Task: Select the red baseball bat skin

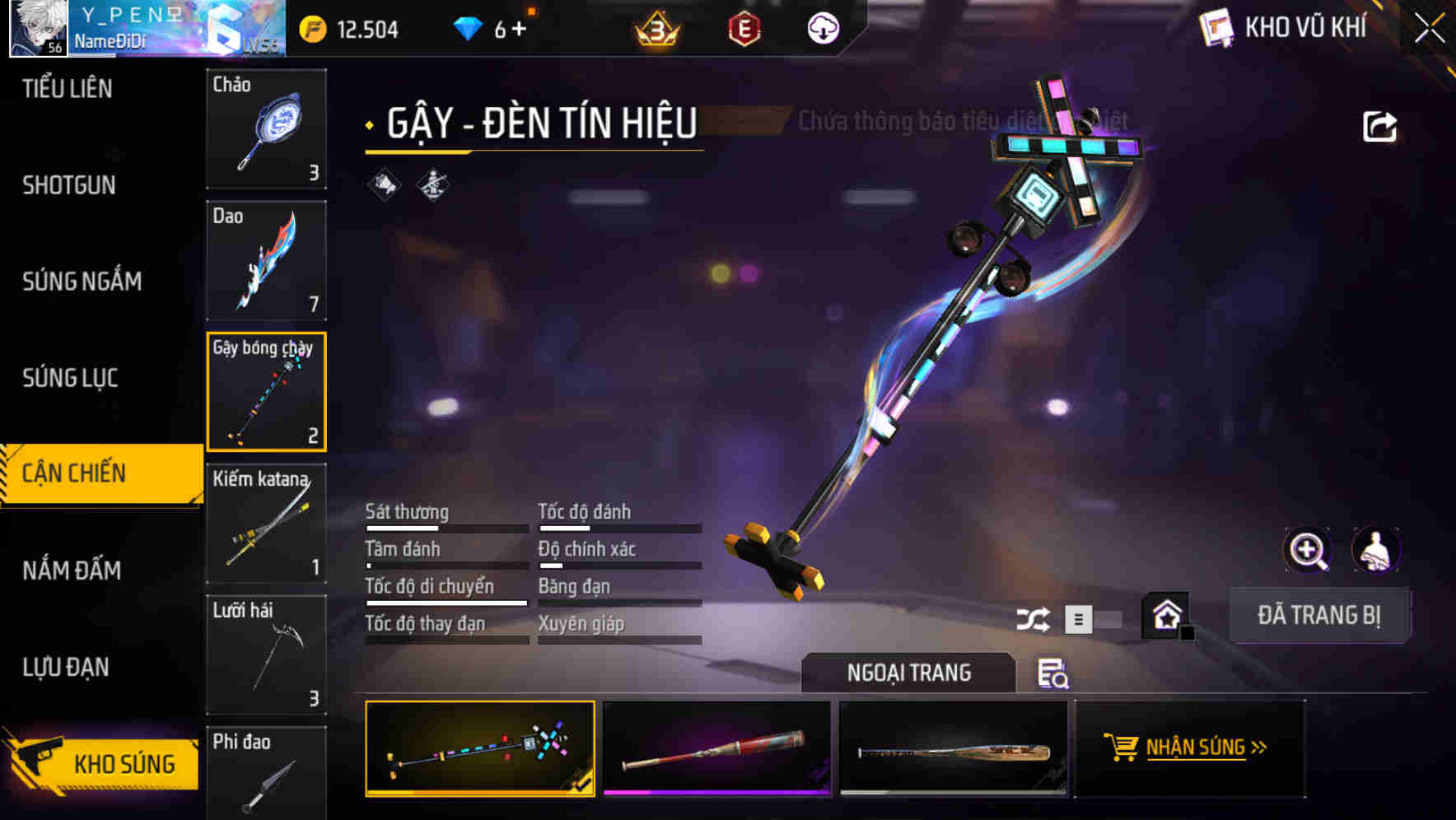Action: click(x=716, y=749)
